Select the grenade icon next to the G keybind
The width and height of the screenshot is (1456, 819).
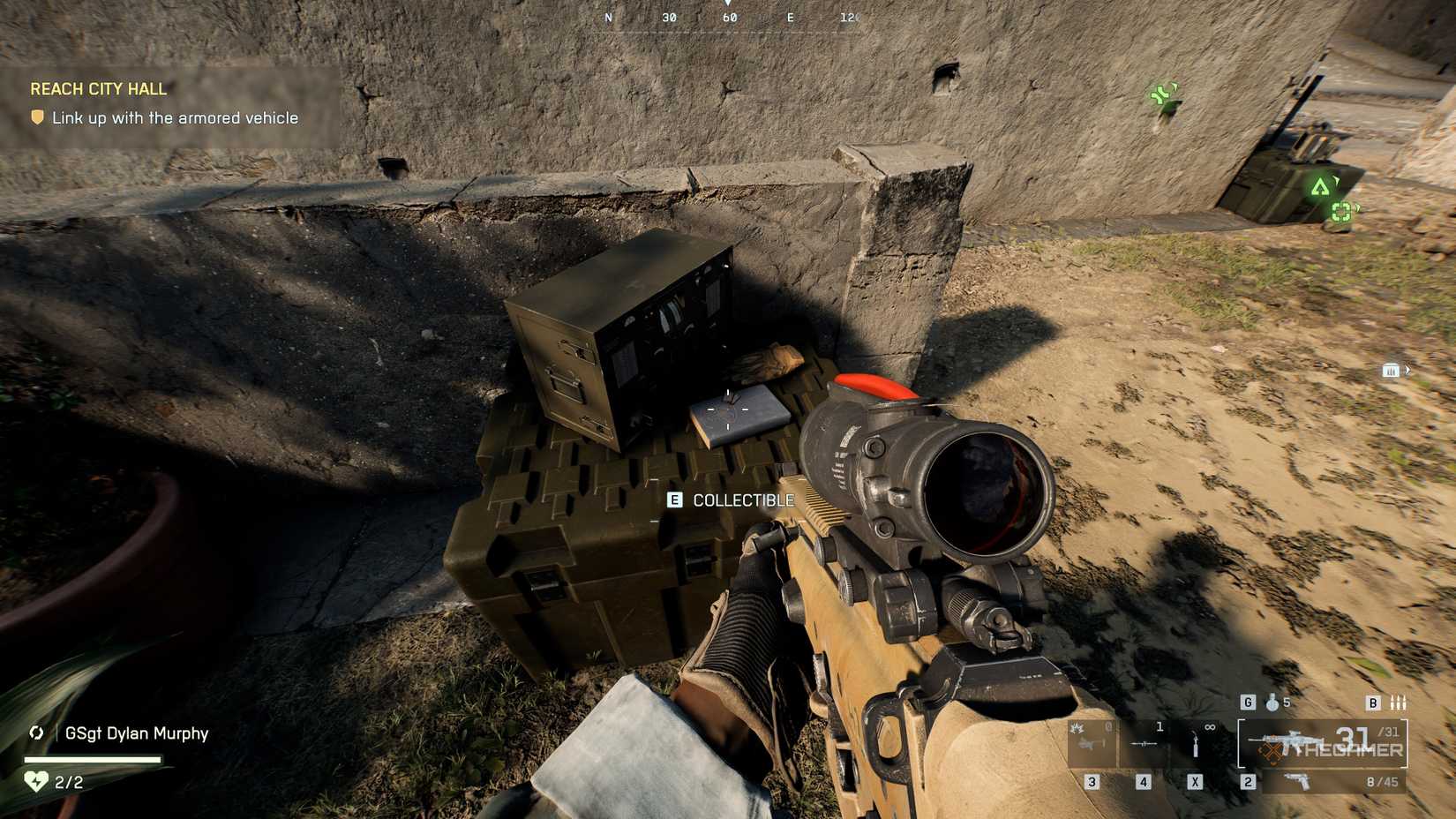pyautogui.click(x=1272, y=702)
